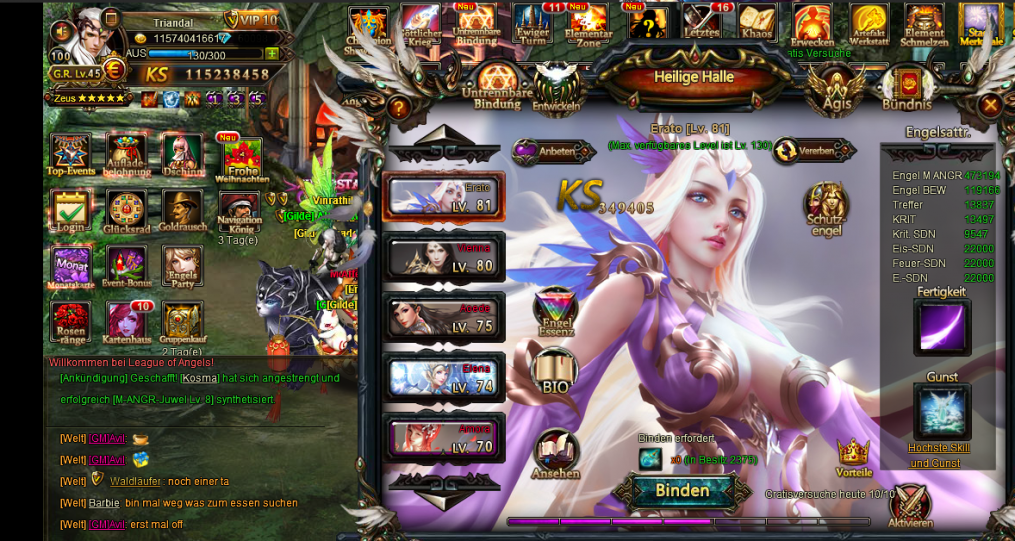The height and width of the screenshot is (541, 1015).
Task: Select the Lv. 75 angel entry
Action: [x=444, y=317]
